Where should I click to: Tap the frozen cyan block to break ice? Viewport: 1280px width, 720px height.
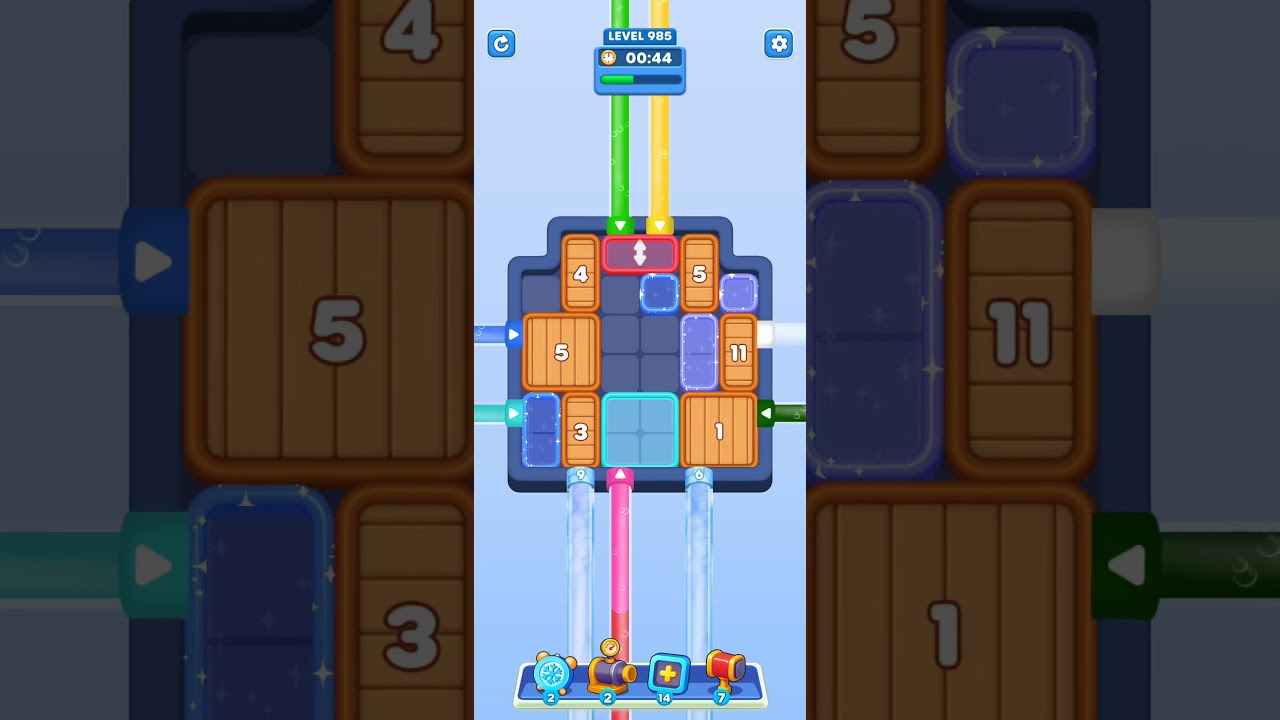[640, 430]
